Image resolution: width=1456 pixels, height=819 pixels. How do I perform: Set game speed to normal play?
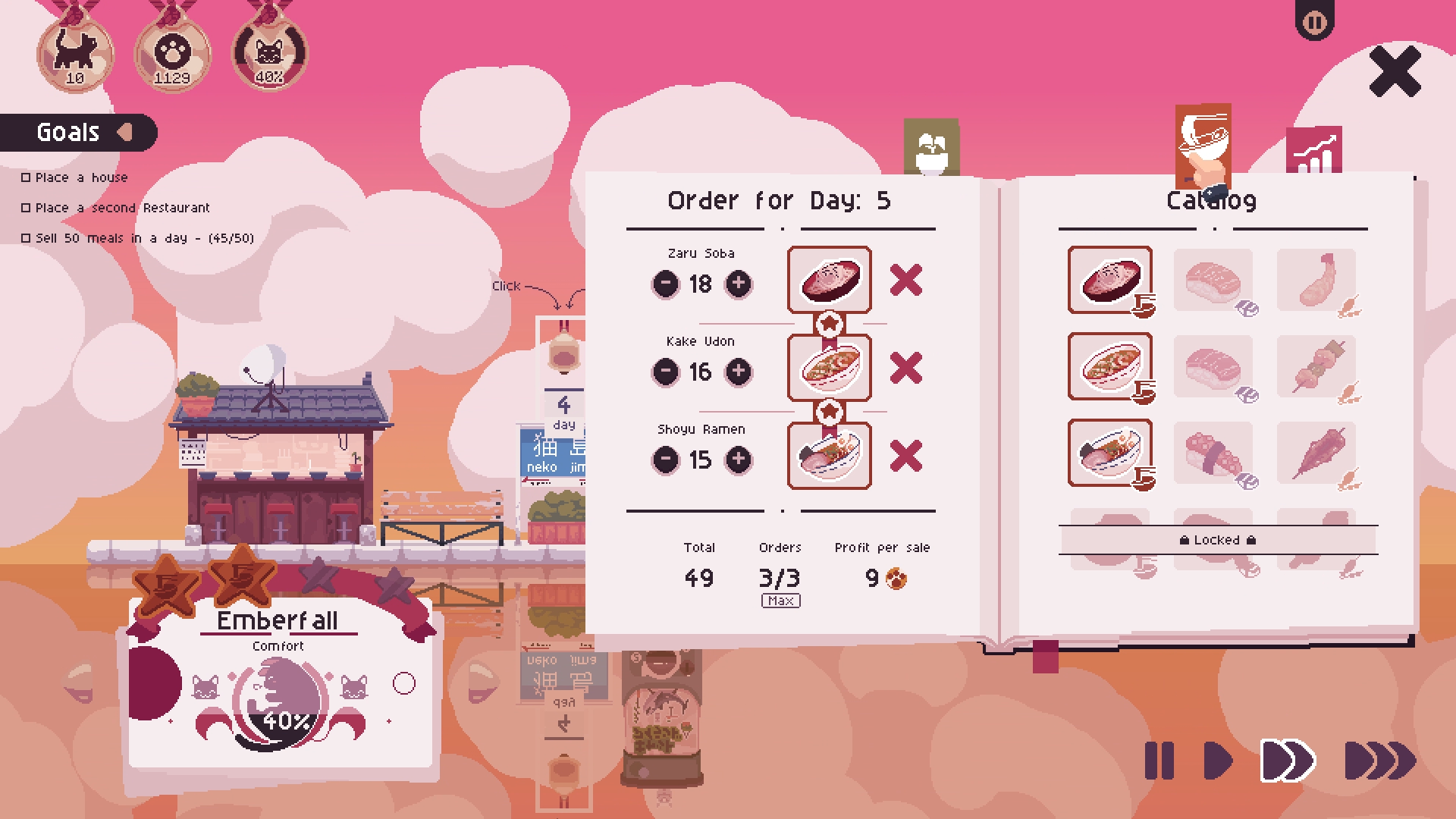coord(1218,761)
